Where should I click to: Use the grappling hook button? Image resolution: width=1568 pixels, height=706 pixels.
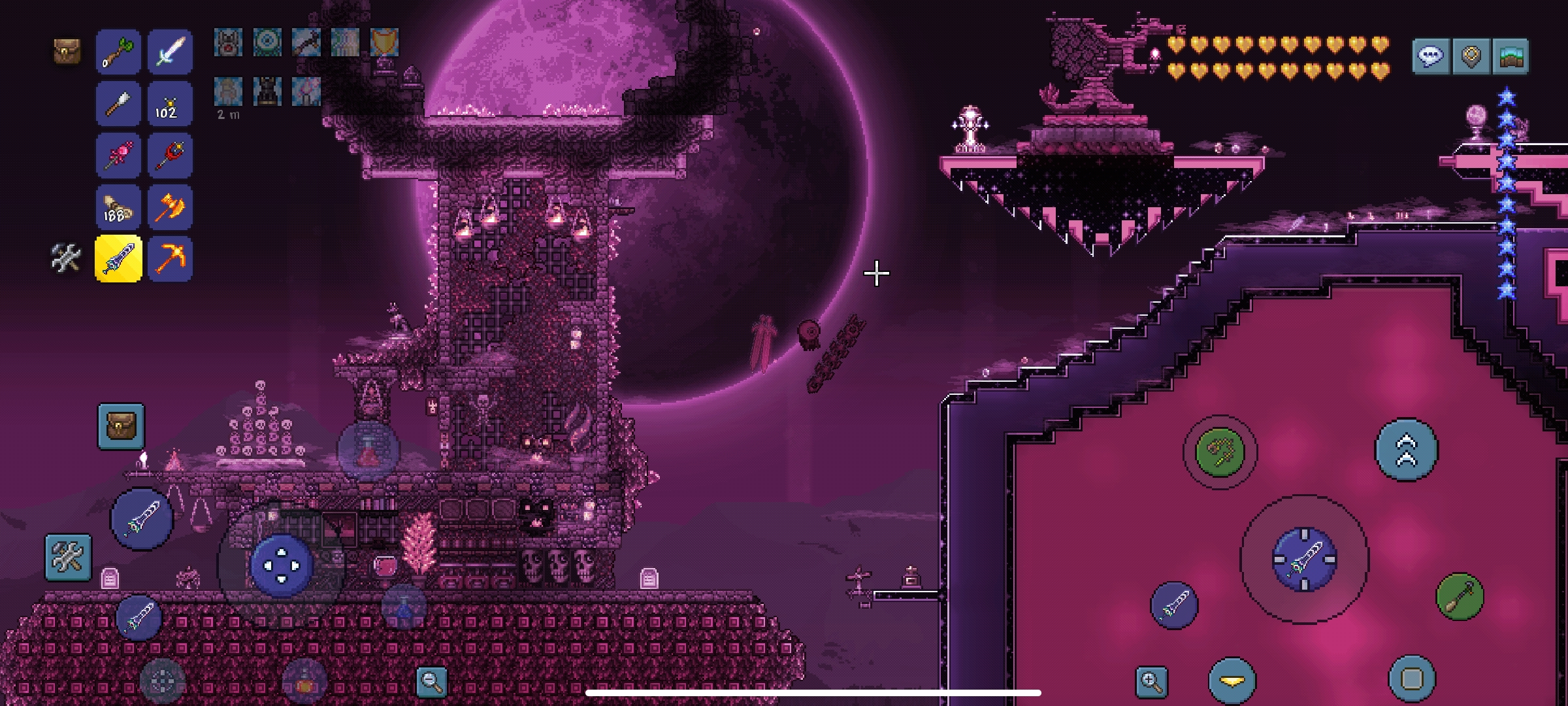tap(1220, 451)
